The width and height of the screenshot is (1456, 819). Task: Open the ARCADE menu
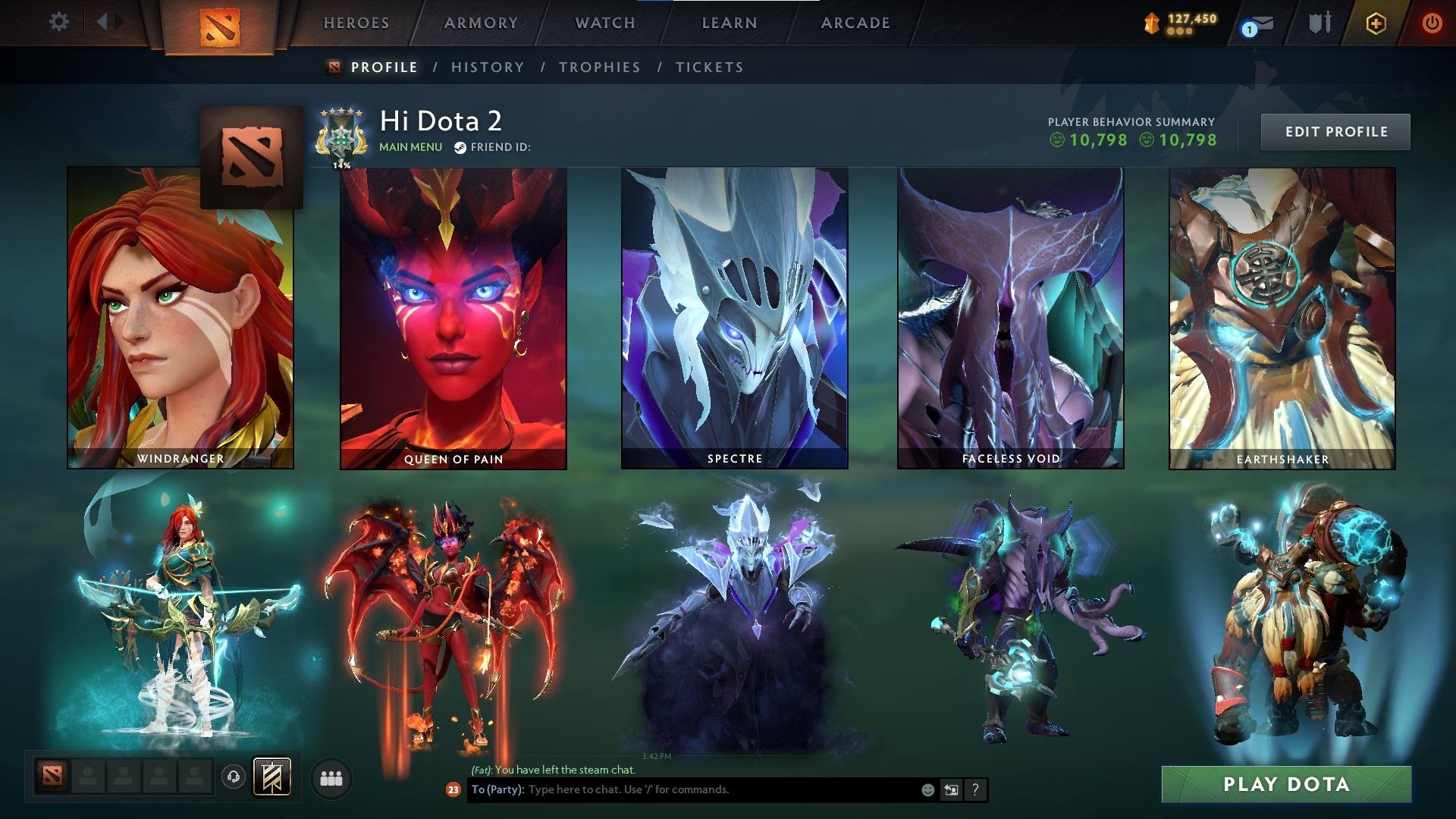click(855, 23)
